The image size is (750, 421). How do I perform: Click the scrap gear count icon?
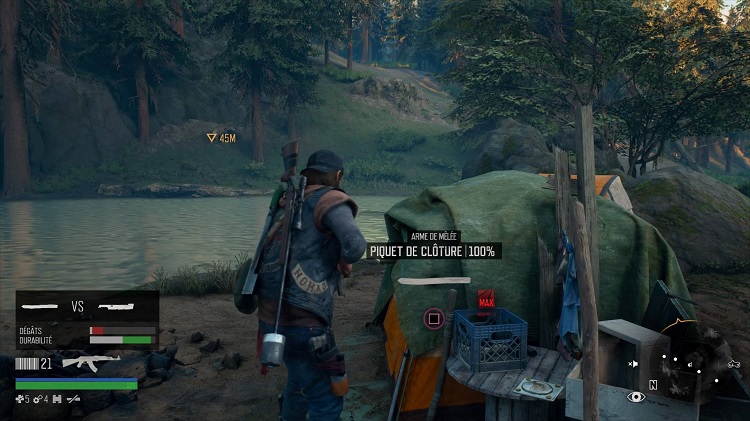pyautogui.click(x=39, y=399)
